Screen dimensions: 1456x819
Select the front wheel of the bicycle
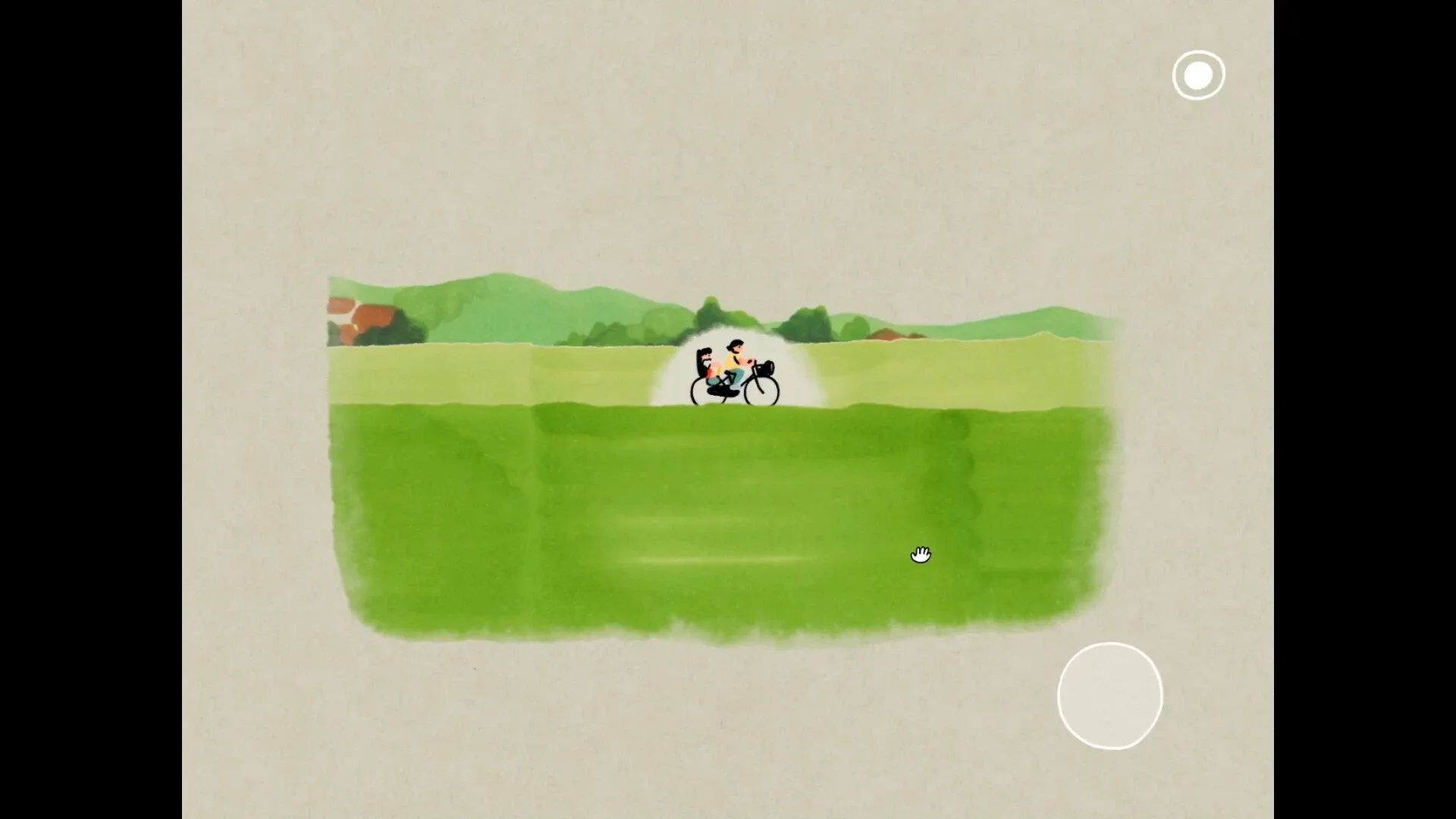coord(763,391)
